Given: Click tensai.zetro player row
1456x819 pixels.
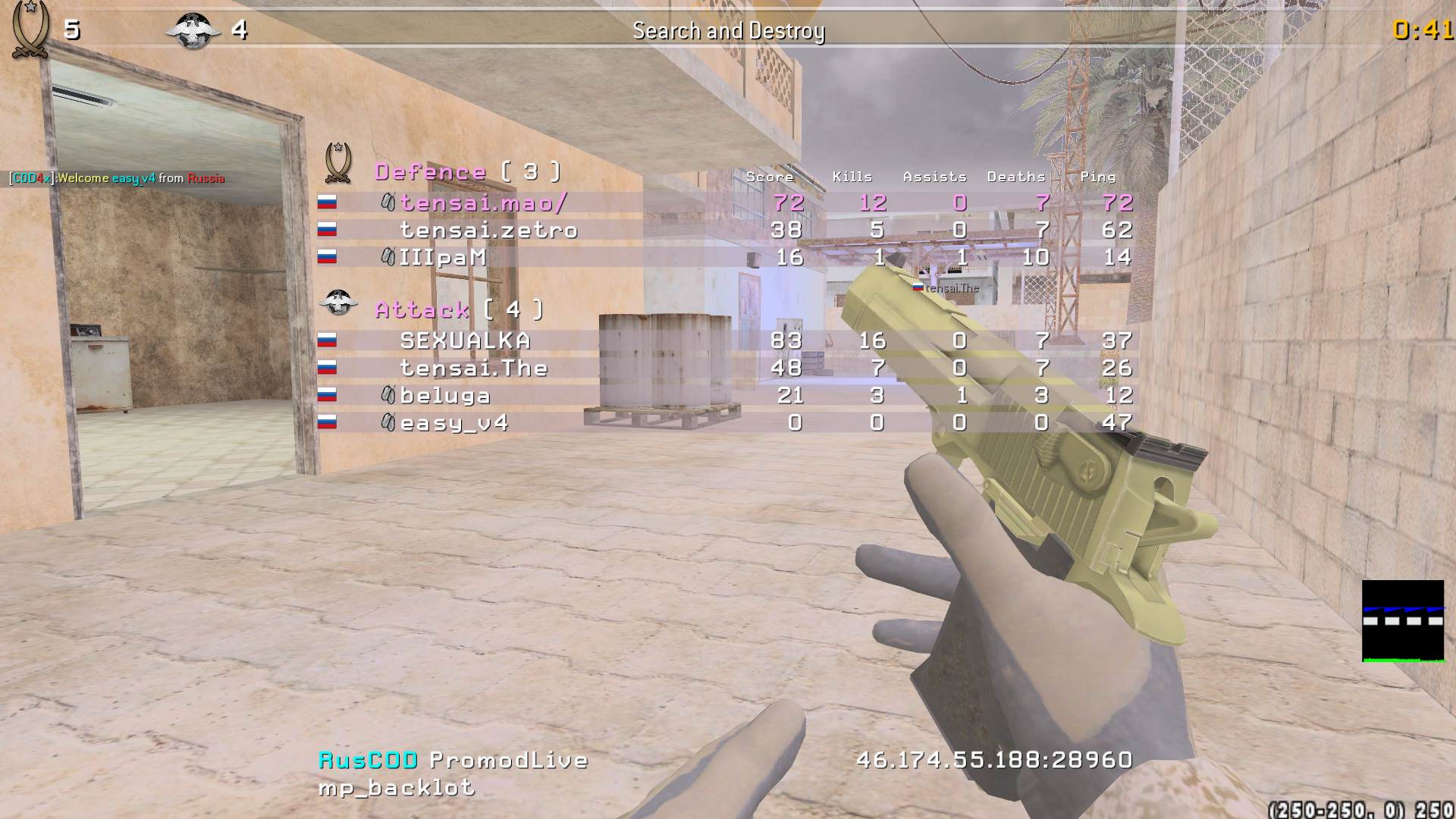Looking at the screenshot, I should [488, 230].
